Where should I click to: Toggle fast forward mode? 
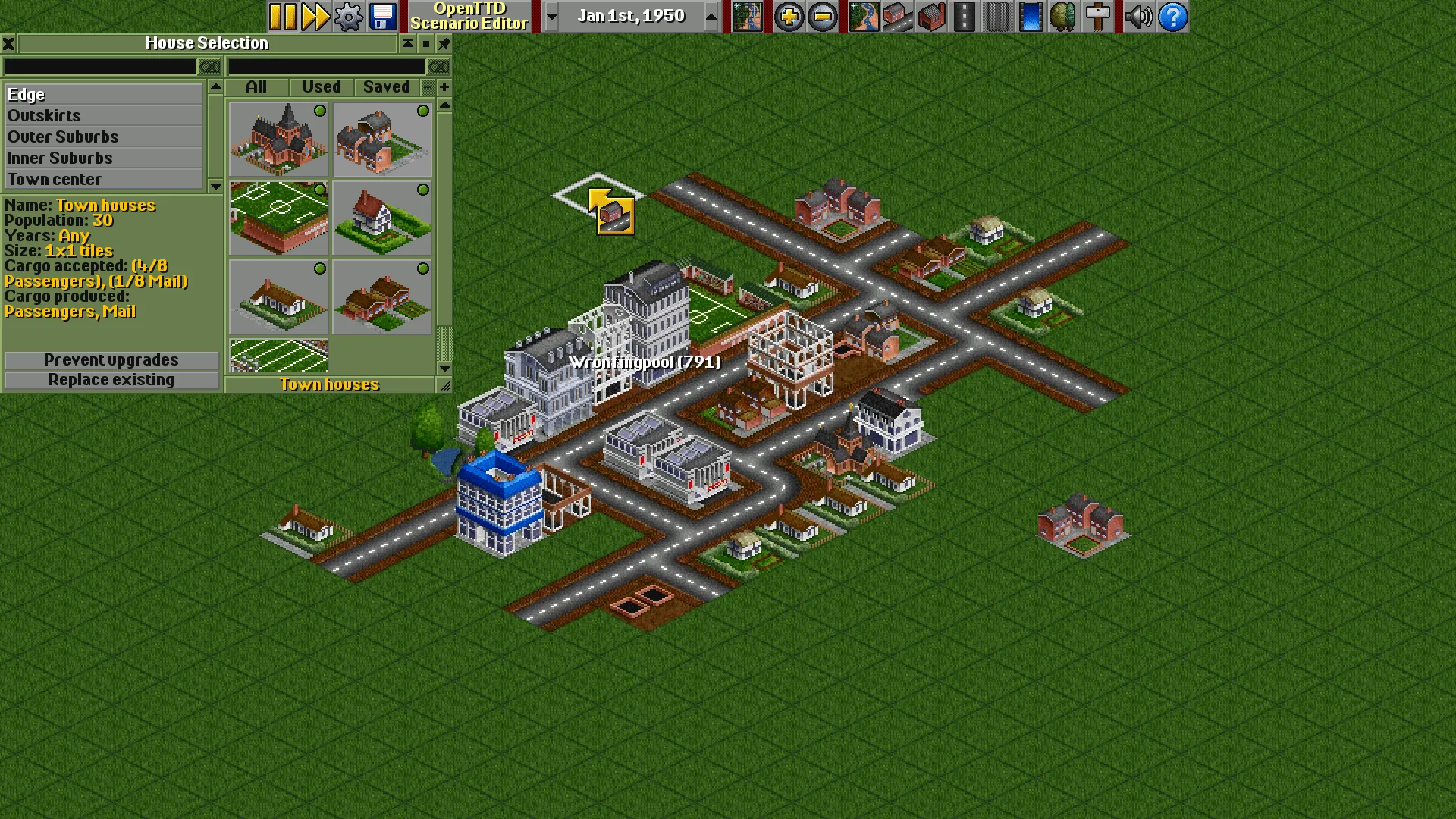(x=315, y=17)
